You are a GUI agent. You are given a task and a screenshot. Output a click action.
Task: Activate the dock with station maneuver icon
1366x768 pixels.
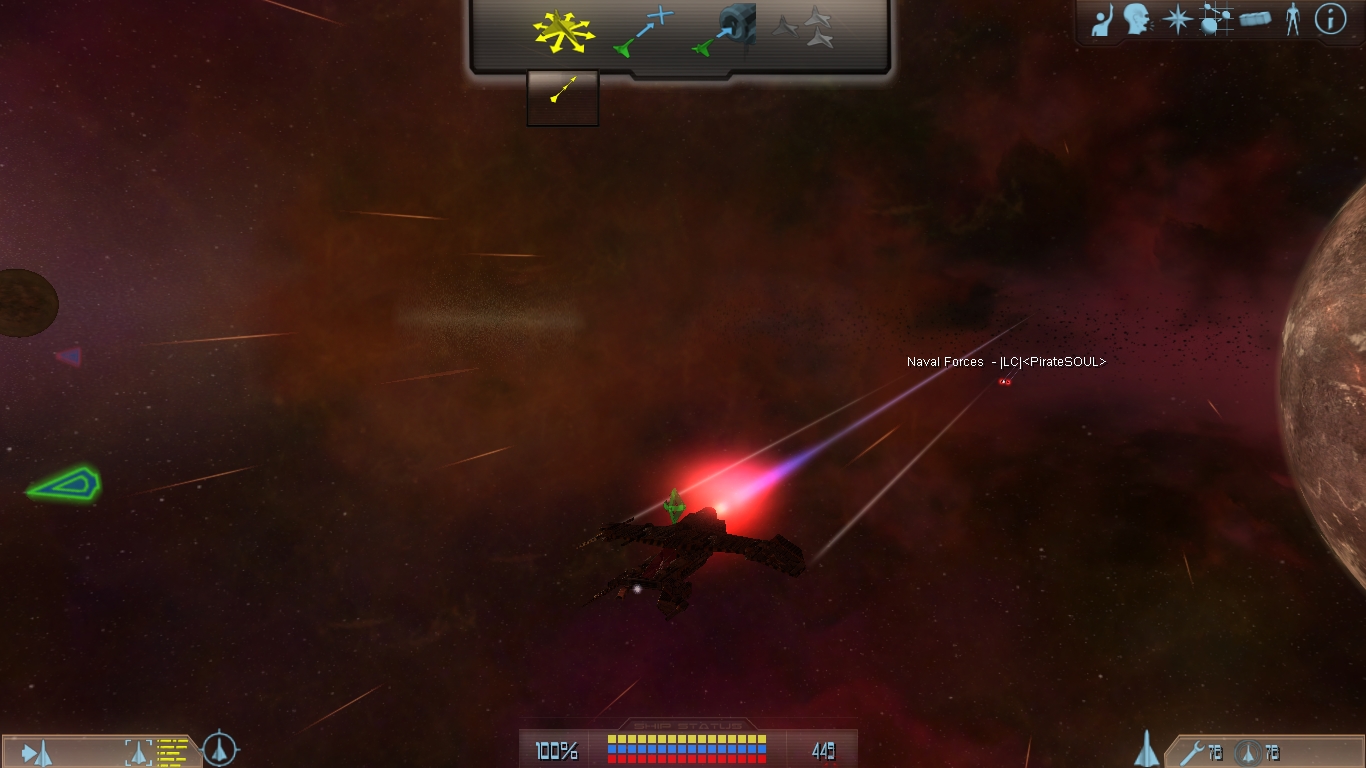point(724,31)
